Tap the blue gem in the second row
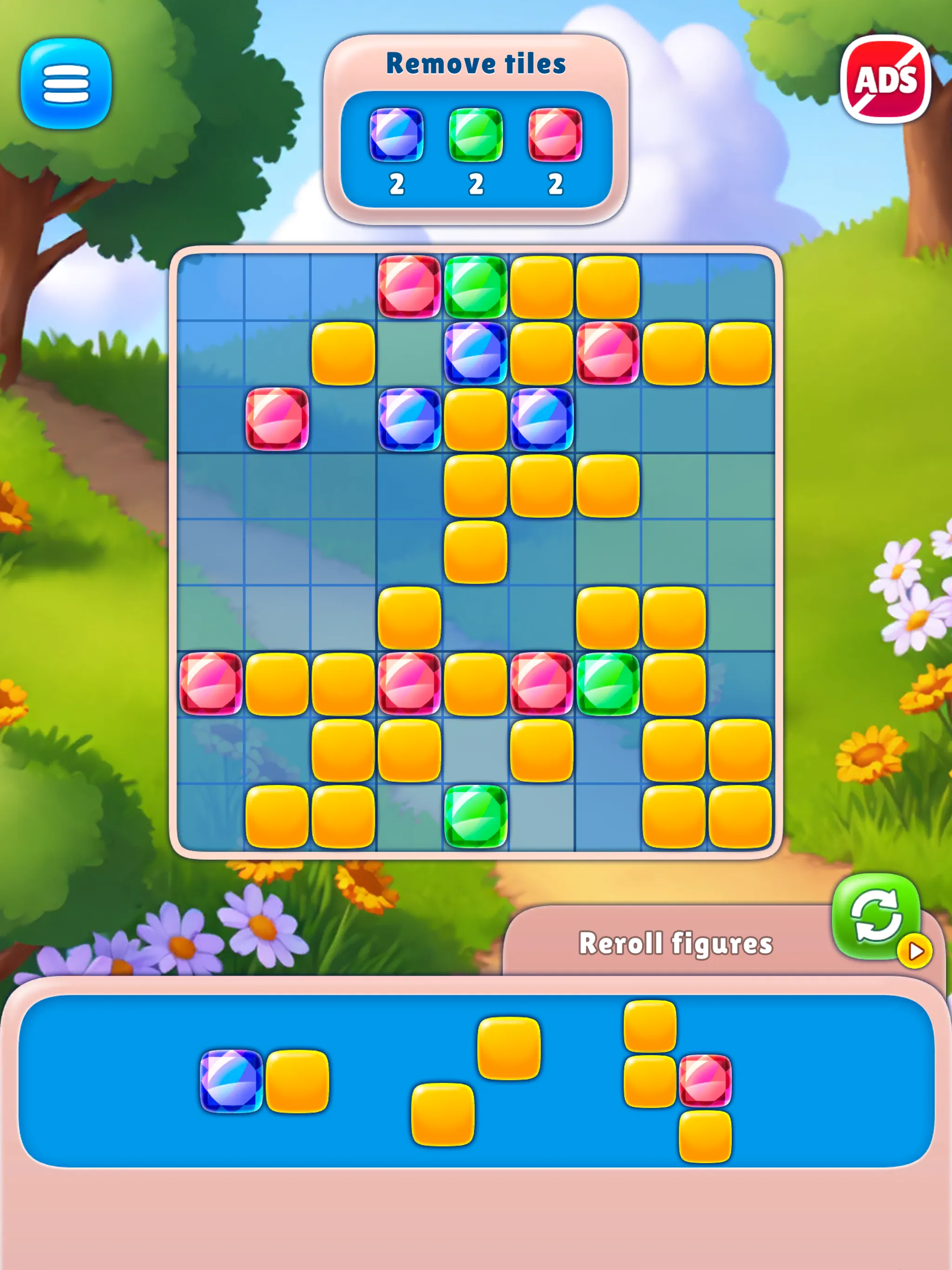This screenshot has height=1270, width=952. coord(476,355)
